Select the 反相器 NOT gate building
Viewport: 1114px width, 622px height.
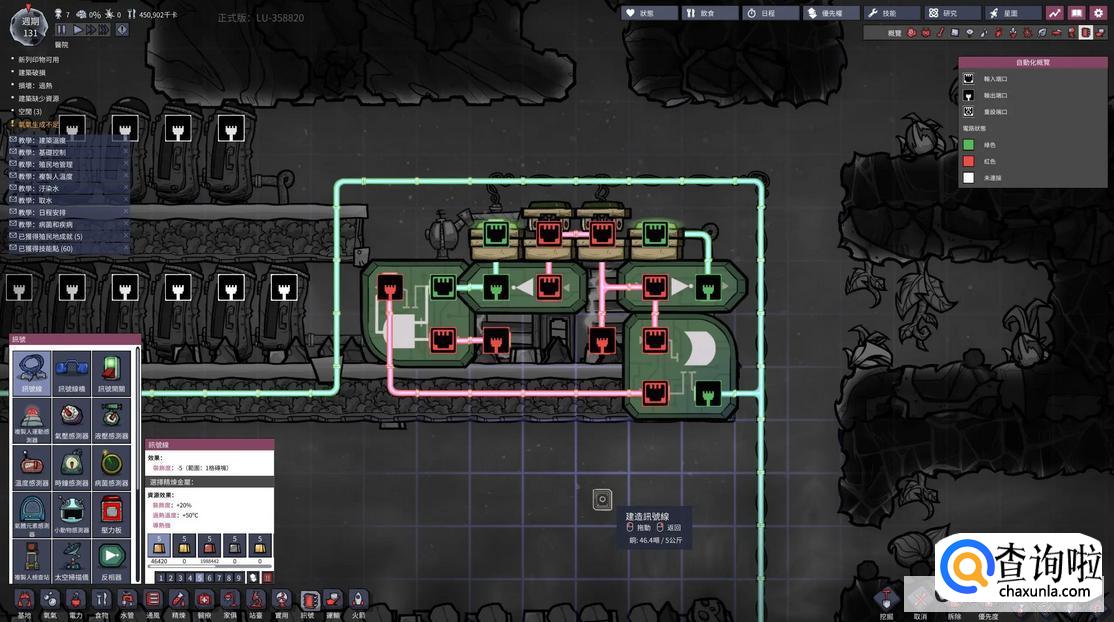coord(111,558)
